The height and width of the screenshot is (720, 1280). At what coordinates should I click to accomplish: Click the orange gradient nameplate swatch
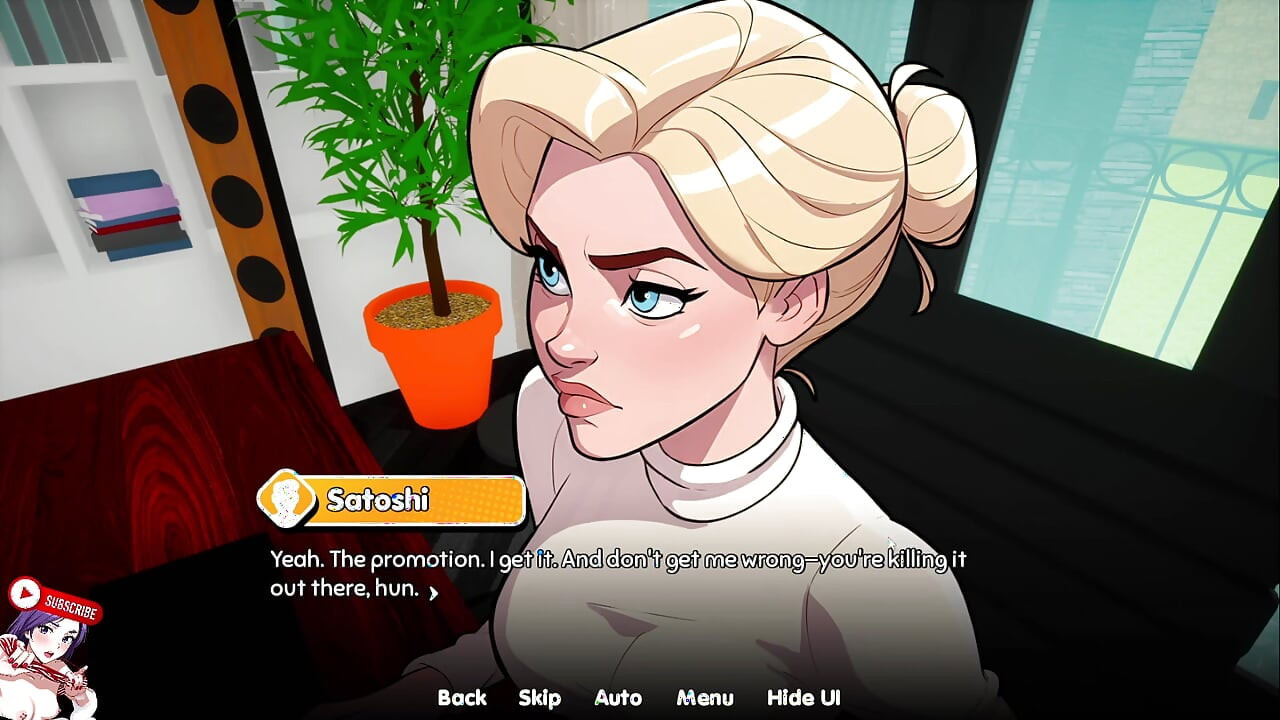(460, 500)
